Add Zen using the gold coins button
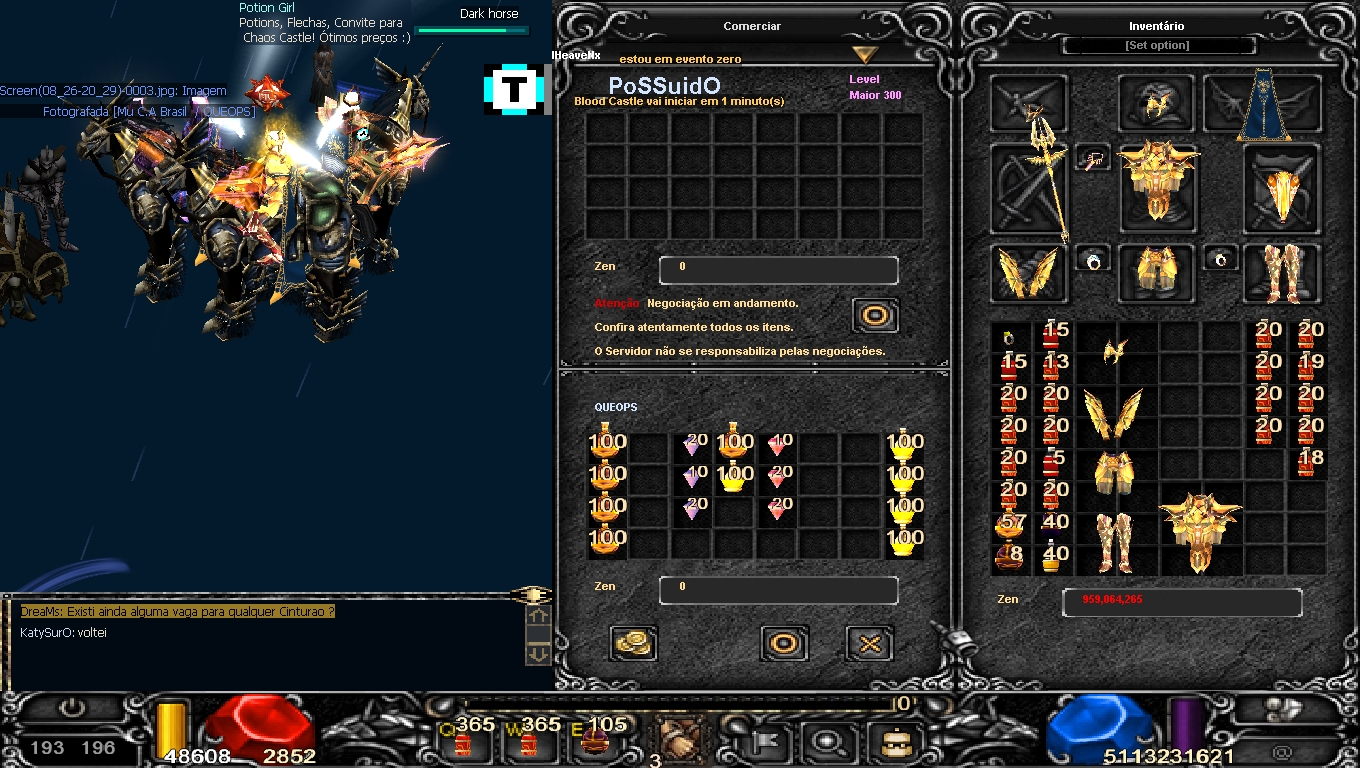The image size is (1360, 768). point(632,643)
